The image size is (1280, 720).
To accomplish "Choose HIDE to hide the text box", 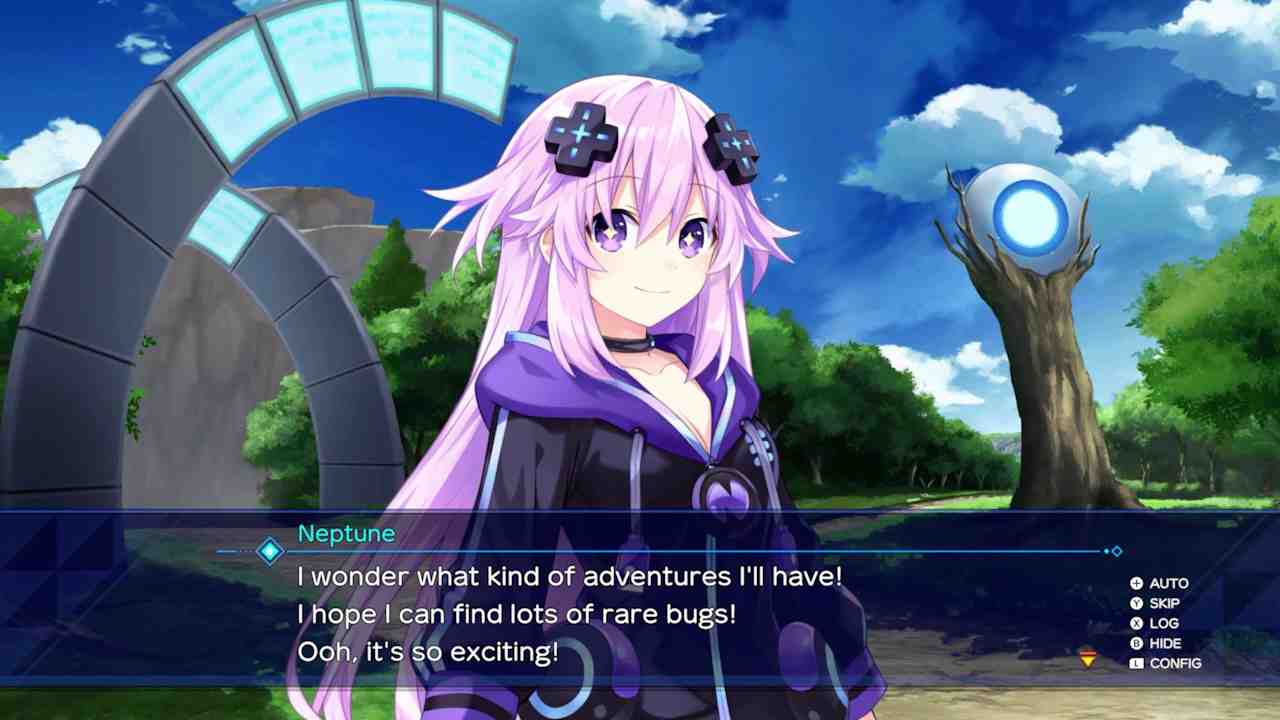I will tap(1156, 643).
